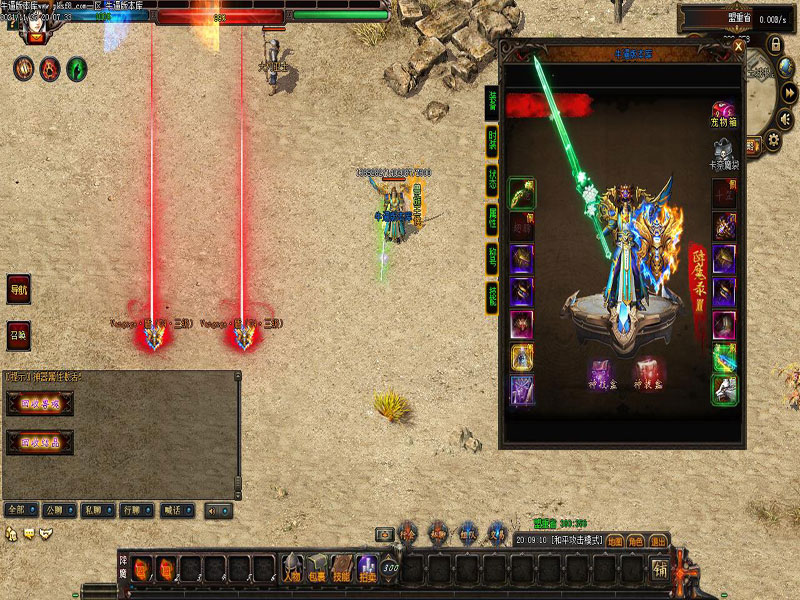Close the character equipment panel
The width and height of the screenshot is (800, 600).
(x=738, y=46)
